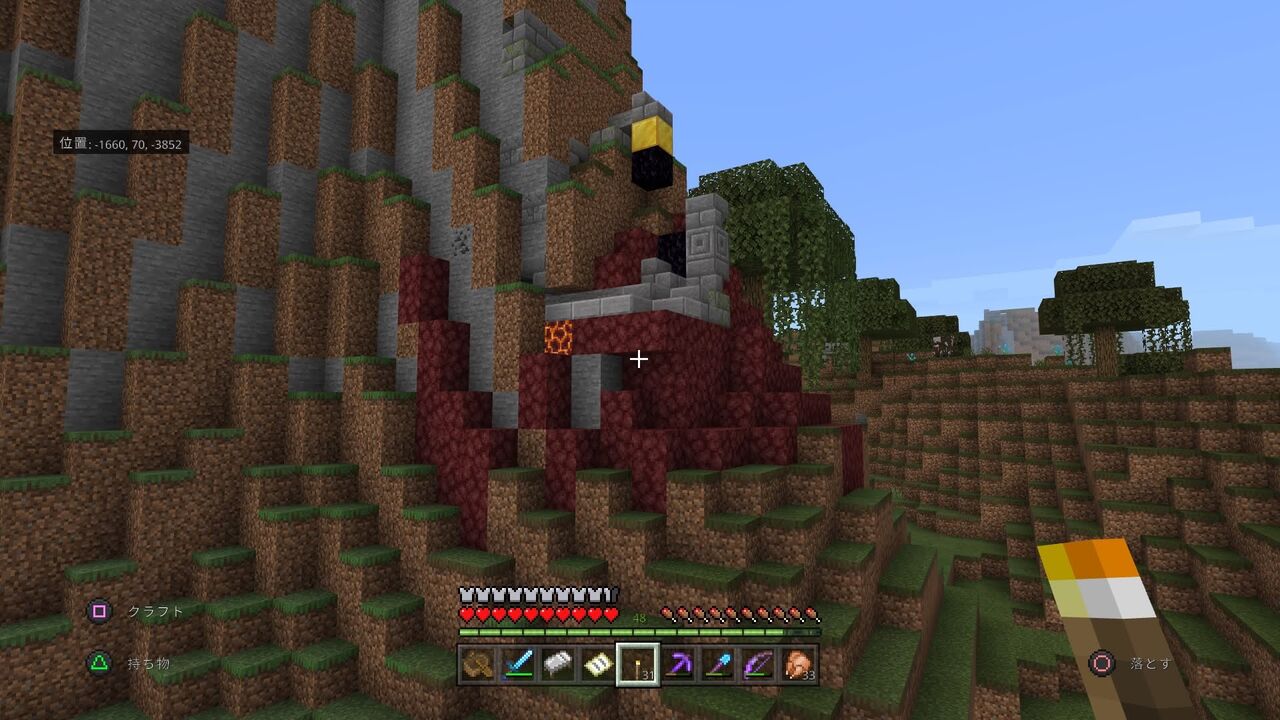Click a heart in the health bar
This screenshot has height=720, width=1280.
[530, 615]
